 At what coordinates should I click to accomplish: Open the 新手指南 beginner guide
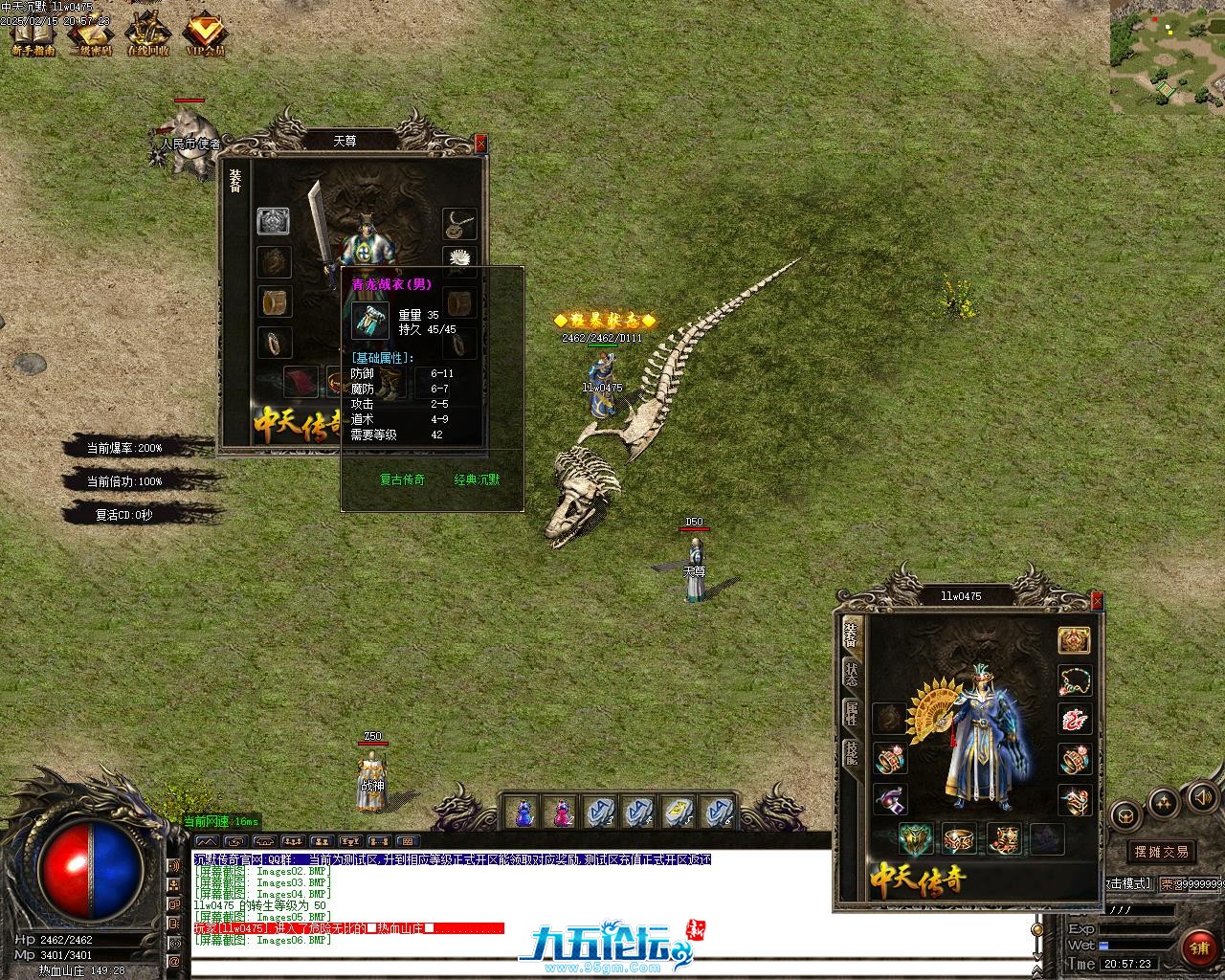[33, 35]
